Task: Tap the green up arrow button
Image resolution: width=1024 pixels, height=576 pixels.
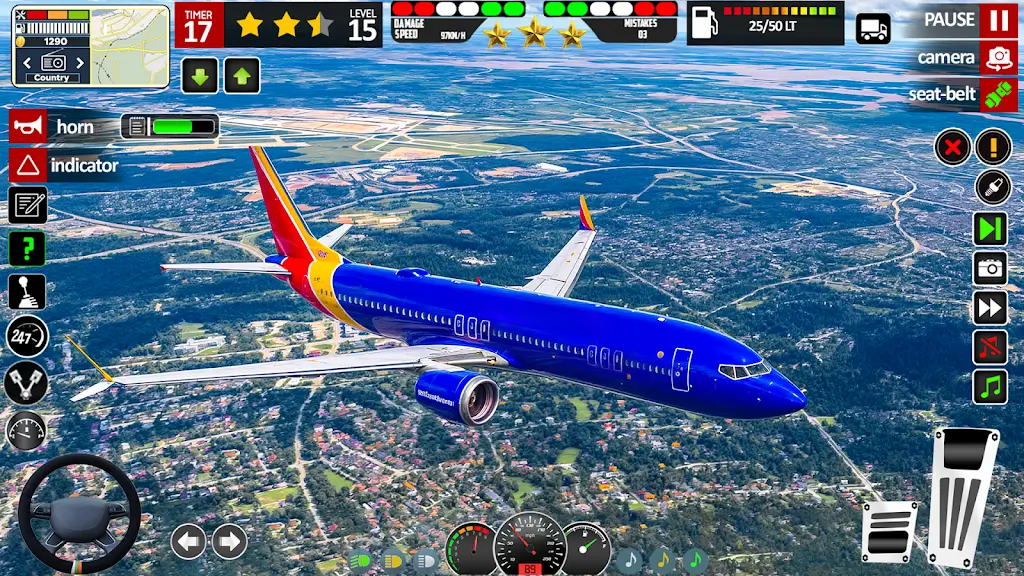Action: 242,75
